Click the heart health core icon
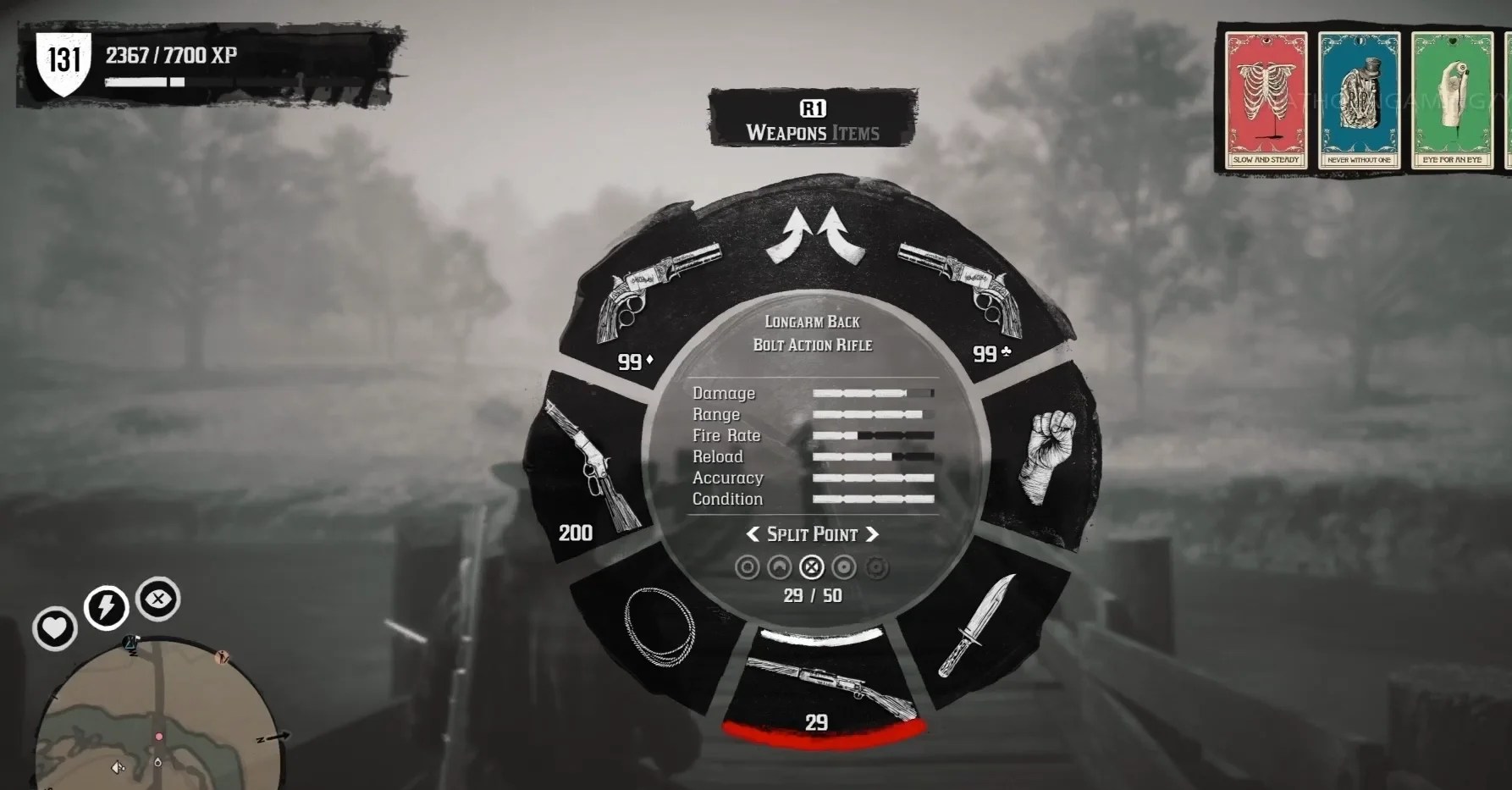 [x=54, y=628]
